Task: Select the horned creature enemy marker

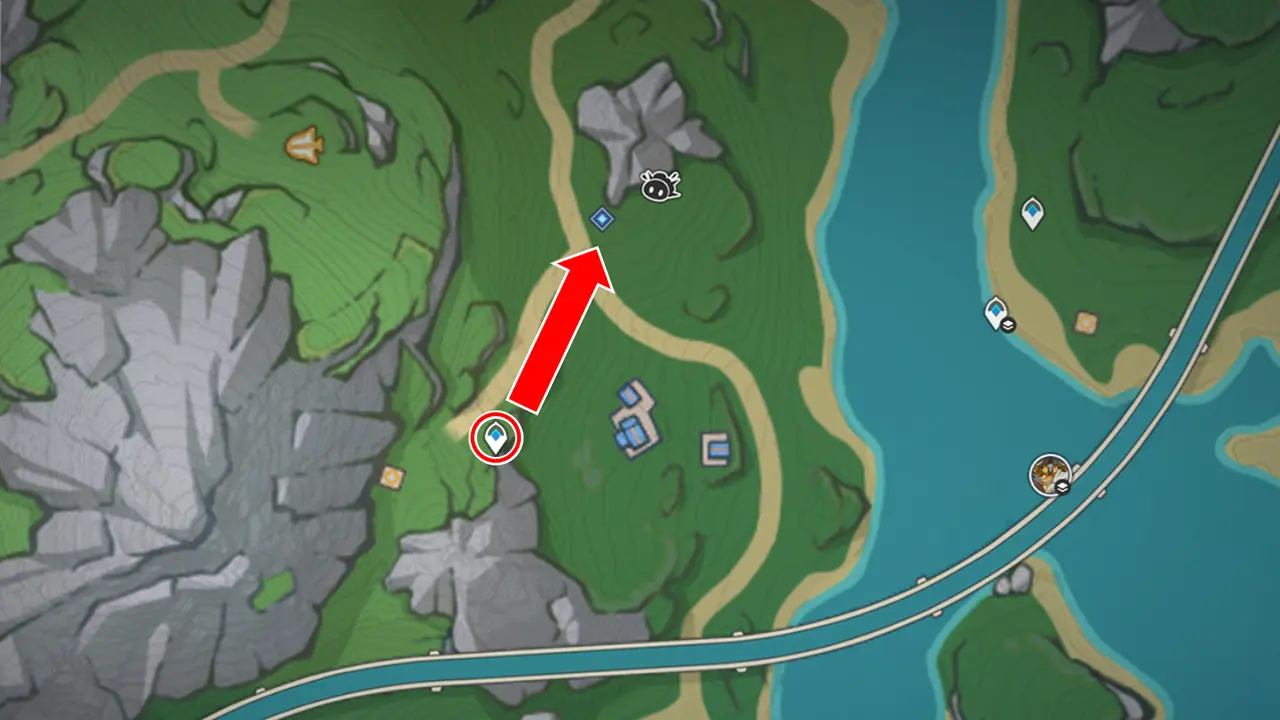Action: tap(660, 185)
